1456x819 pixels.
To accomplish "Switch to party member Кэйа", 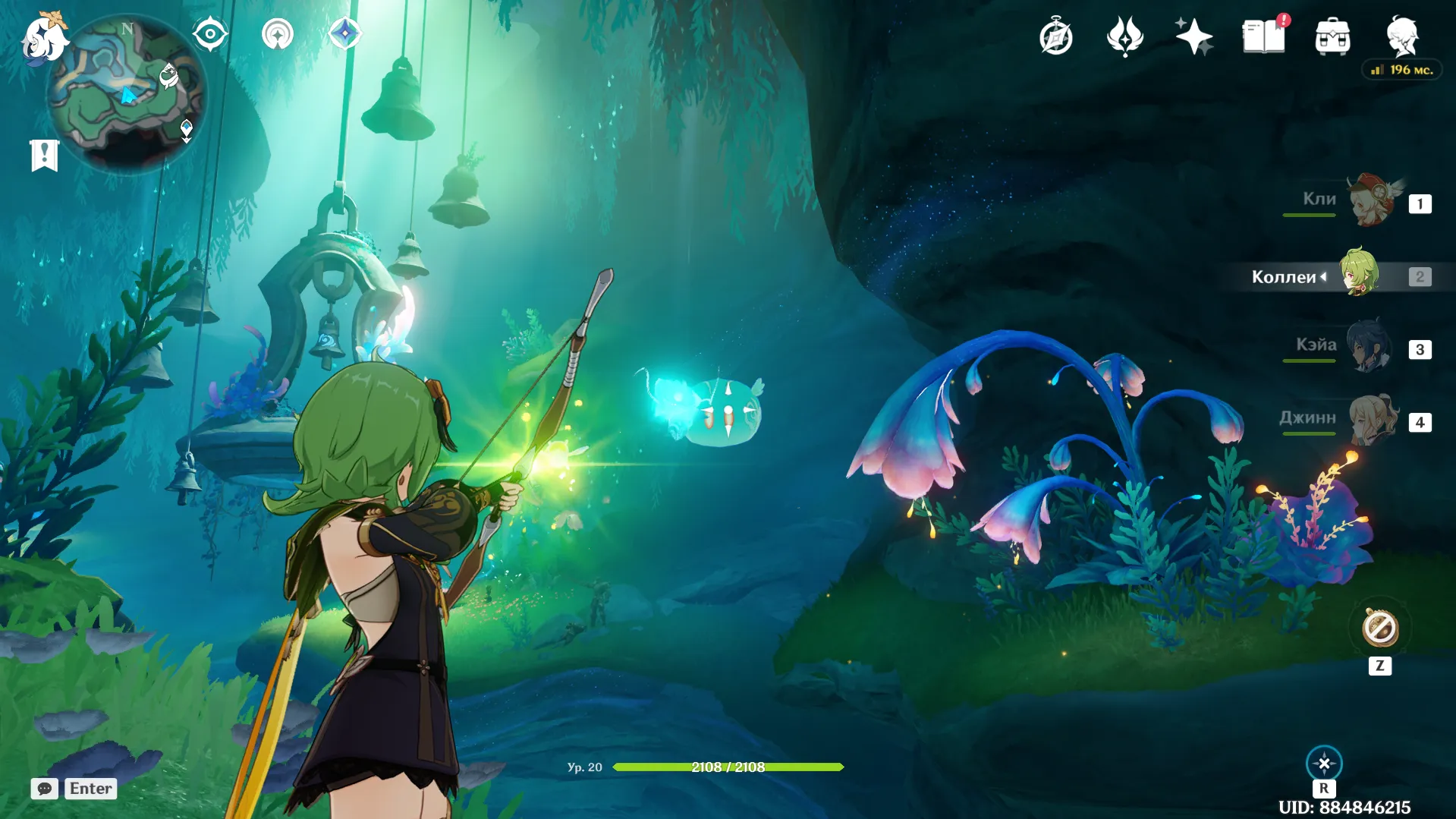I will point(1370,348).
